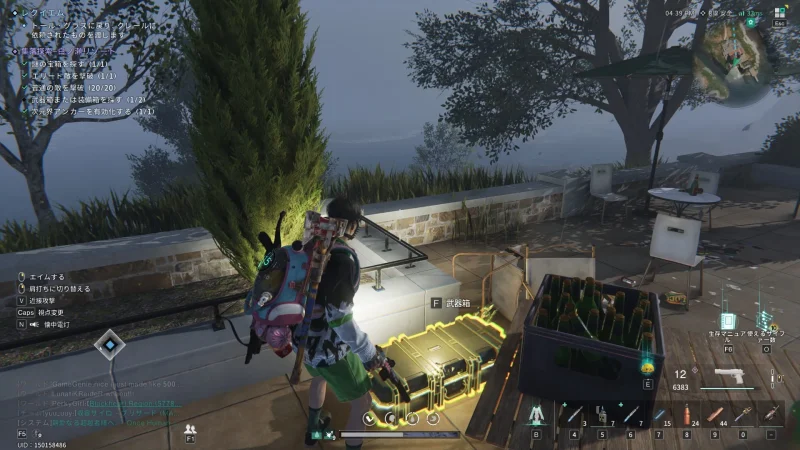Select the rightmost hotbar weapon slot
This screenshot has height=450, width=800.
tap(770, 413)
